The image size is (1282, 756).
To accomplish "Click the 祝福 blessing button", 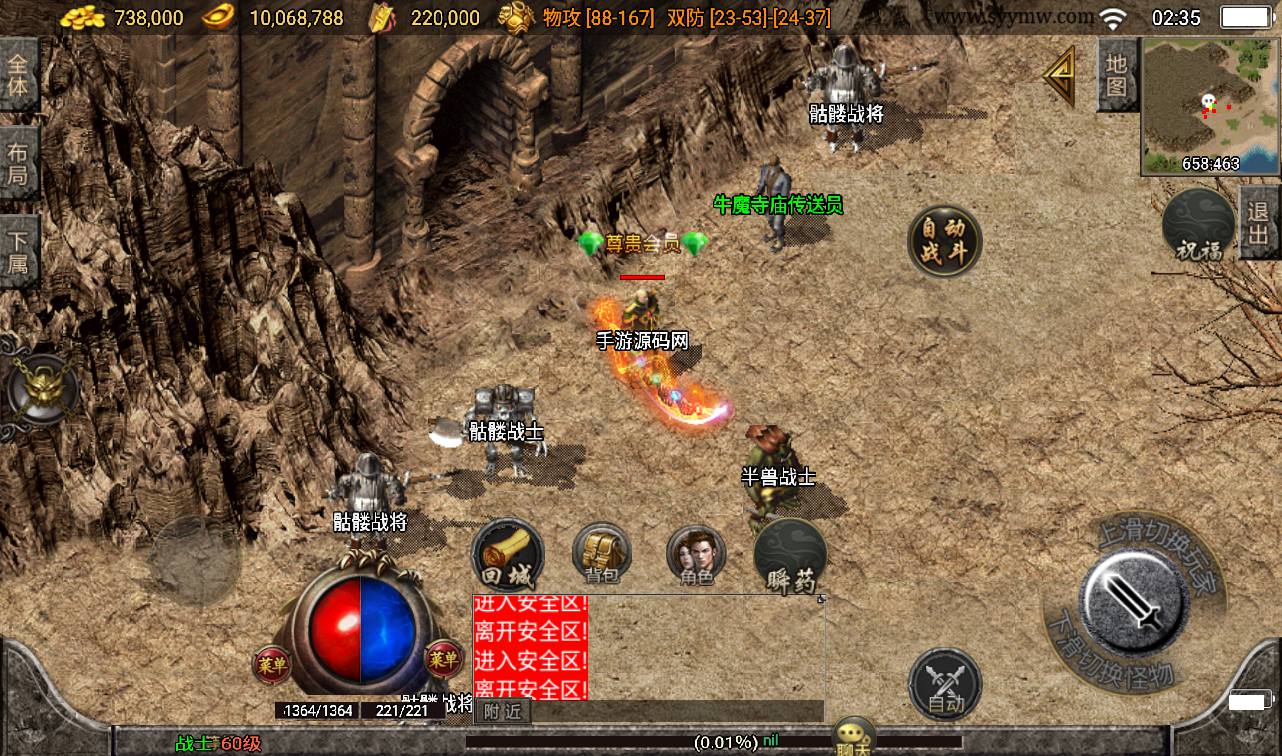I will 1198,225.
